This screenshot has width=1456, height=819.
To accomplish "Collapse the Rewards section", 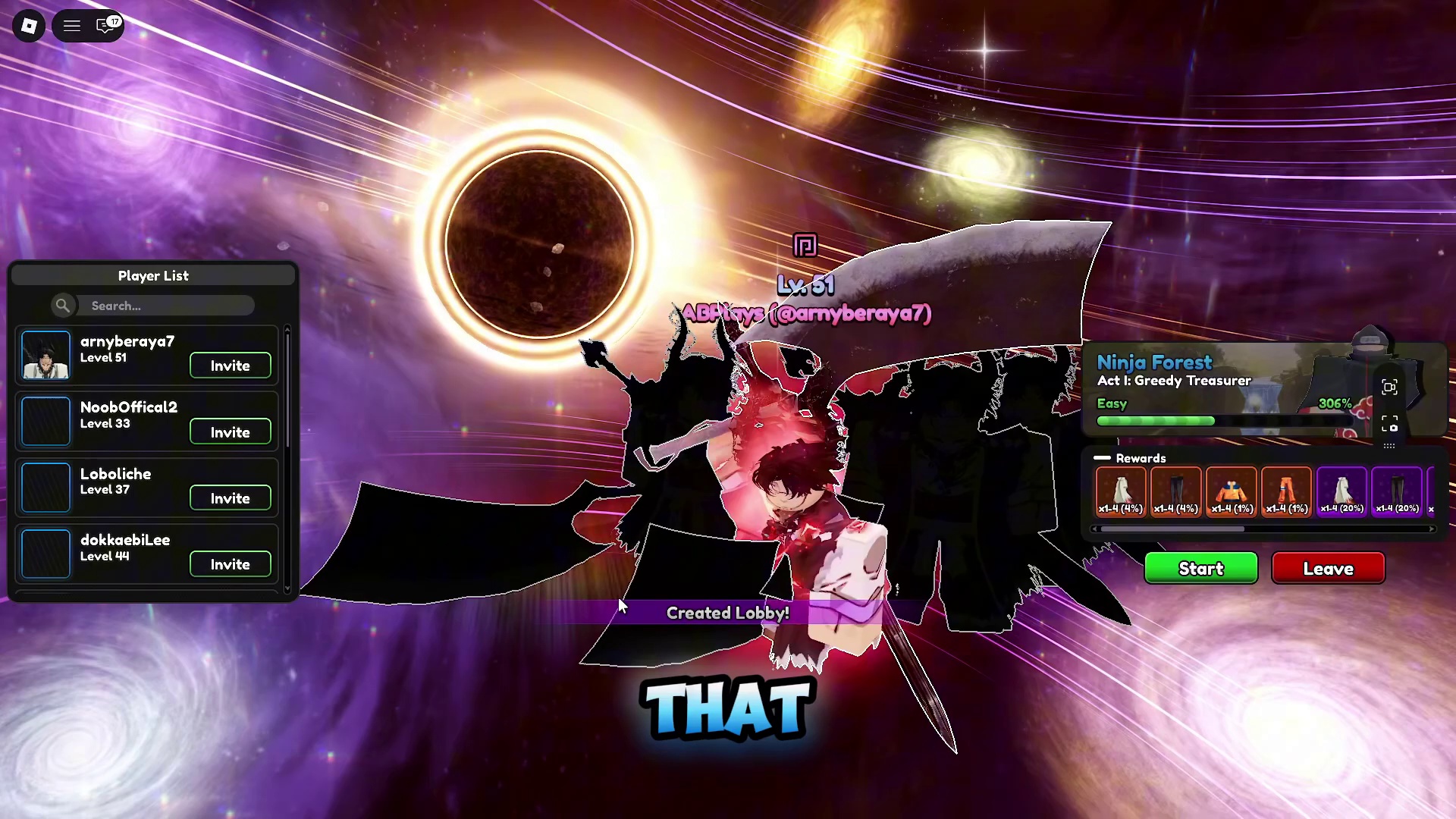I will point(1103,458).
